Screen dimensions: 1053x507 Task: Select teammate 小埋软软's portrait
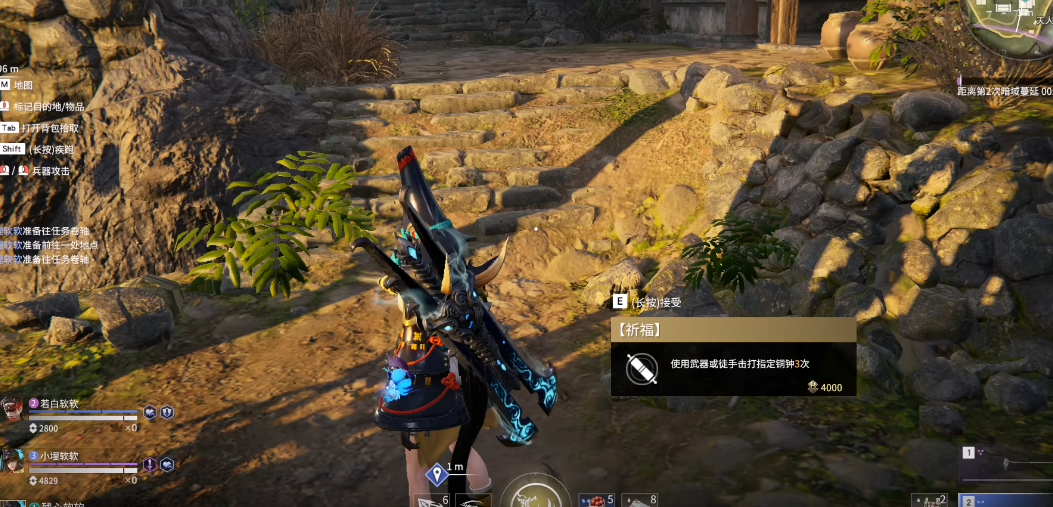pyautogui.click(x=12, y=460)
